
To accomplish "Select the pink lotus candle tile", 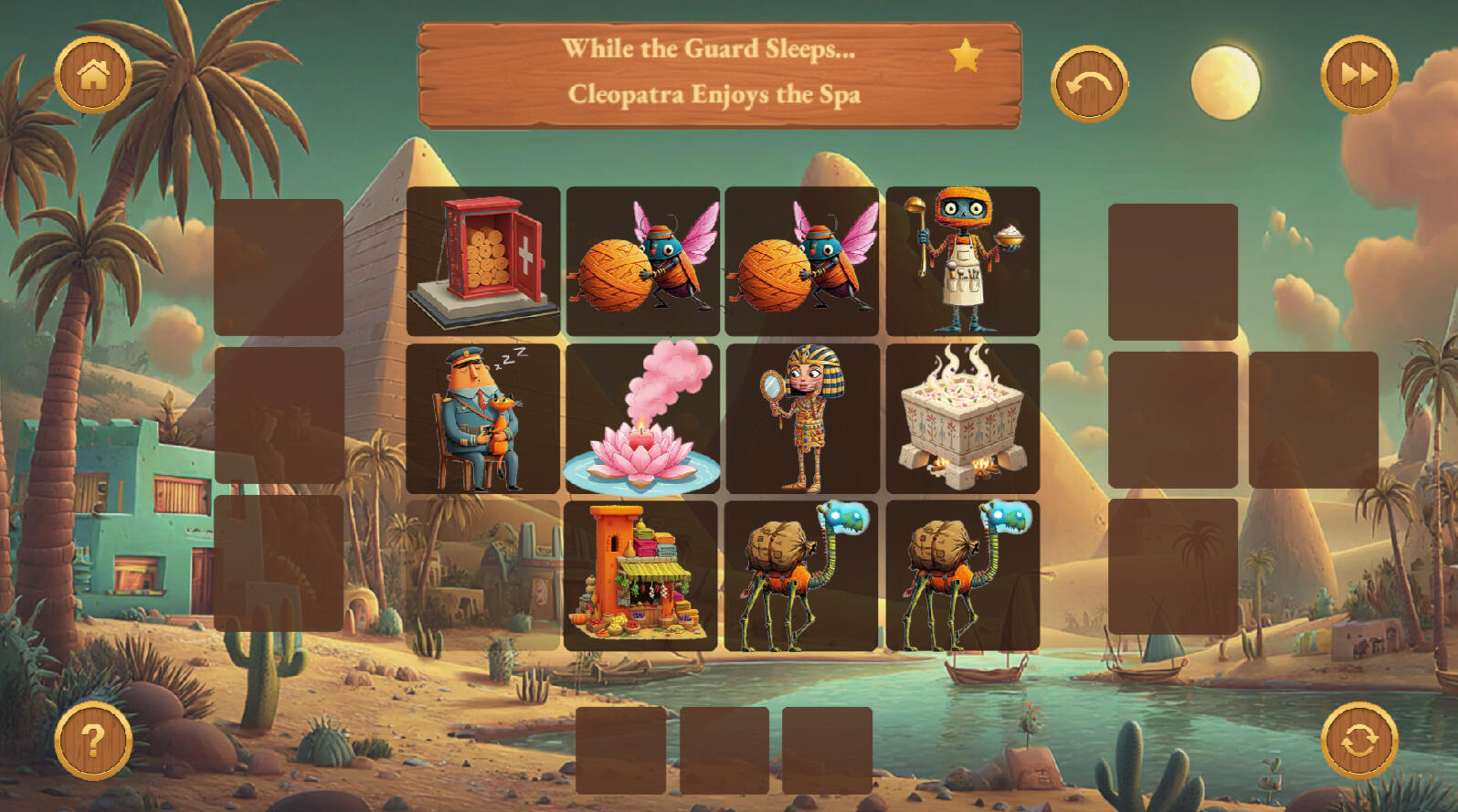I will click(642, 419).
